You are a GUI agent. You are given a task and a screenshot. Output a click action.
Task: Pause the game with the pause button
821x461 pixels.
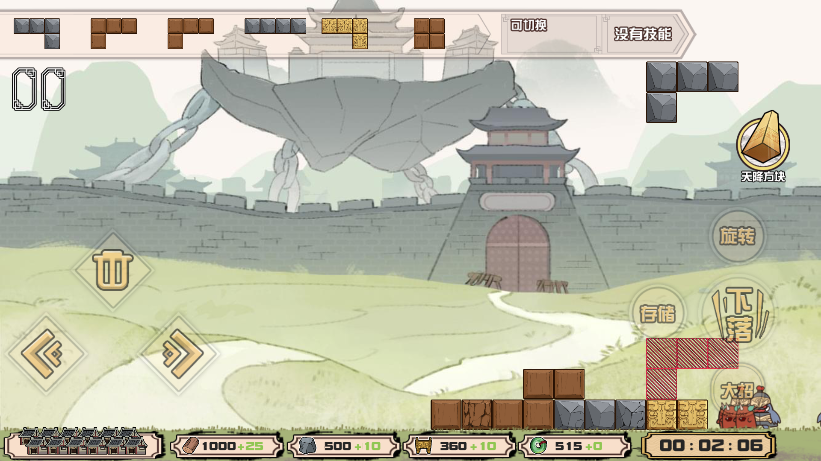click(39, 89)
